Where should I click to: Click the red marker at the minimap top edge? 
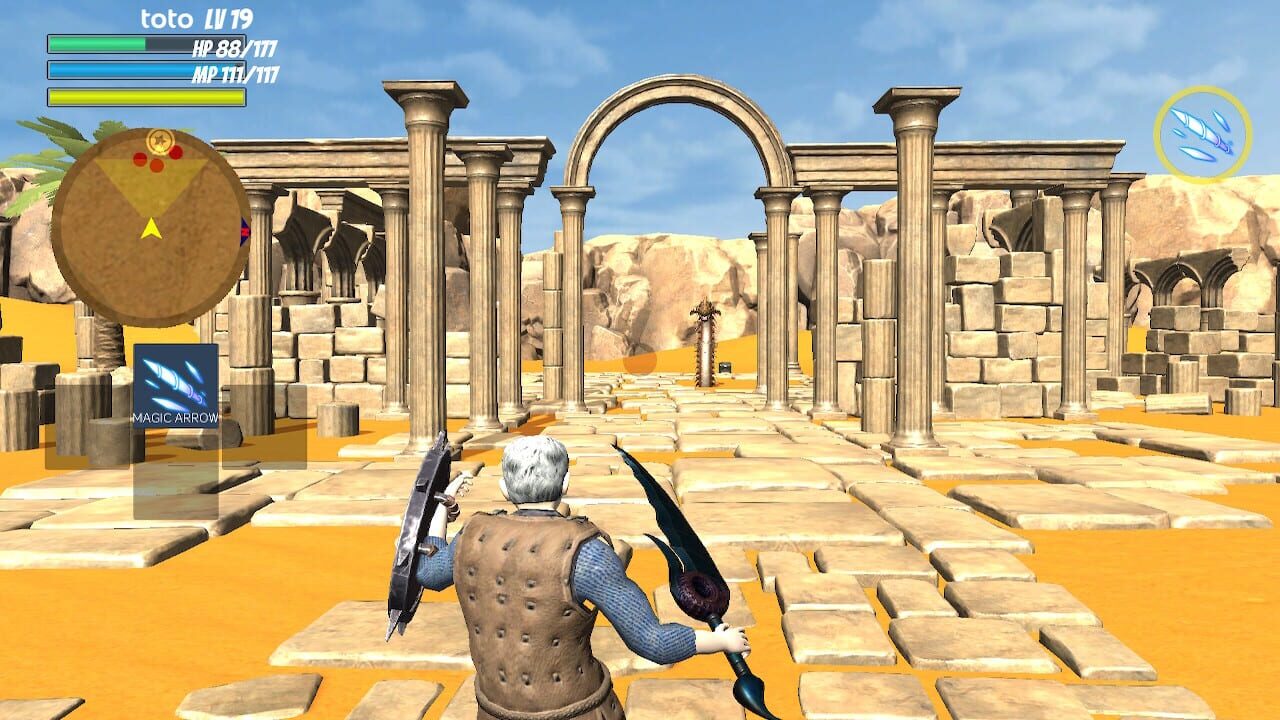[174, 151]
